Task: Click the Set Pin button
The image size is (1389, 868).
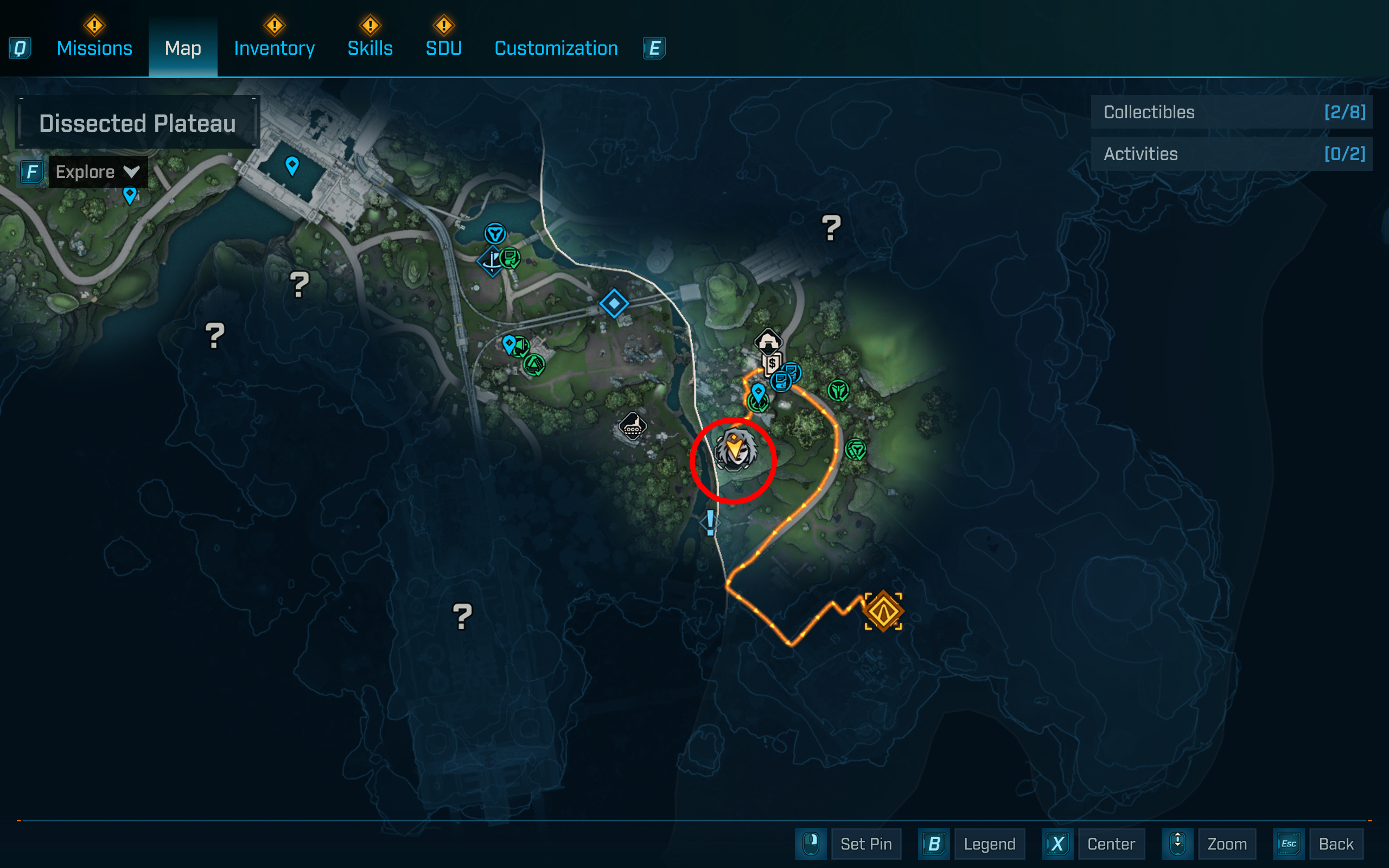Action: pyautogui.click(x=866, y=844)
